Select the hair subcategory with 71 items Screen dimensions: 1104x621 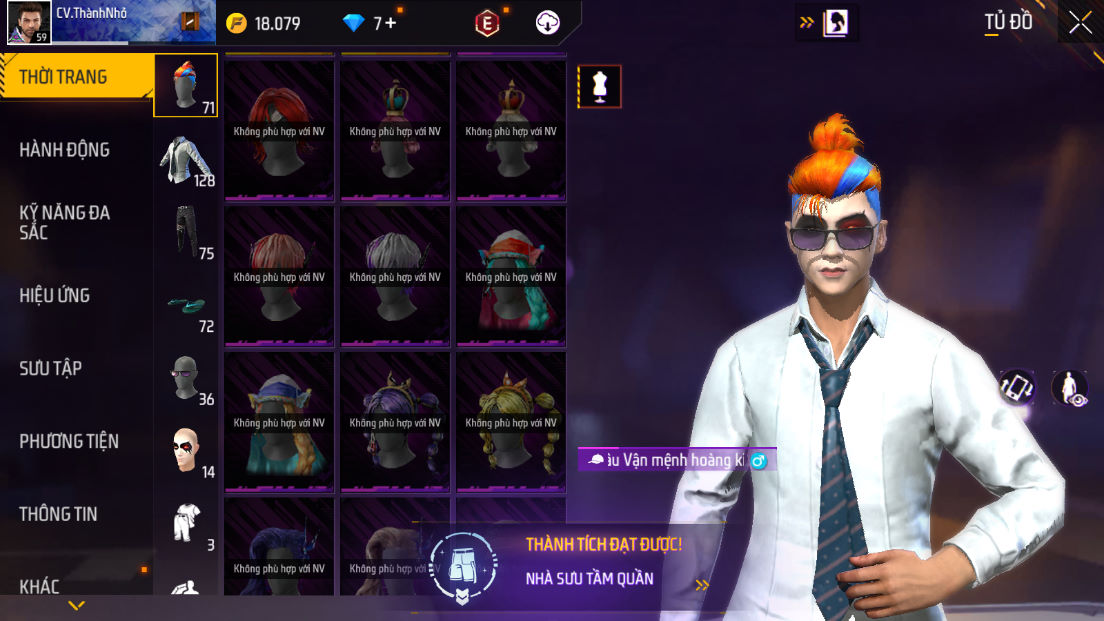pos(185,86)
